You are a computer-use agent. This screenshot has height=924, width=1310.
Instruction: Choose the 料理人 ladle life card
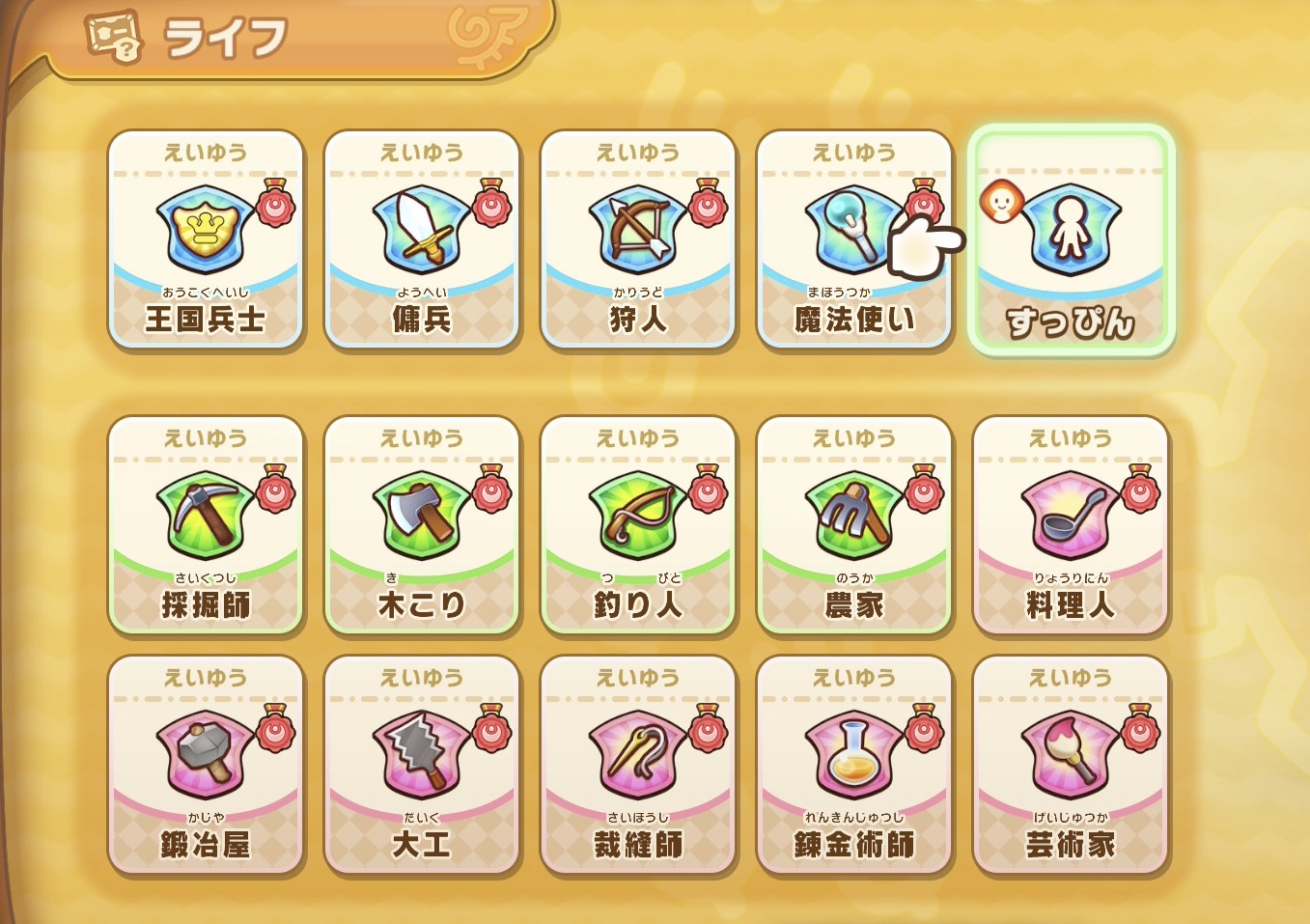[1071, 525]
